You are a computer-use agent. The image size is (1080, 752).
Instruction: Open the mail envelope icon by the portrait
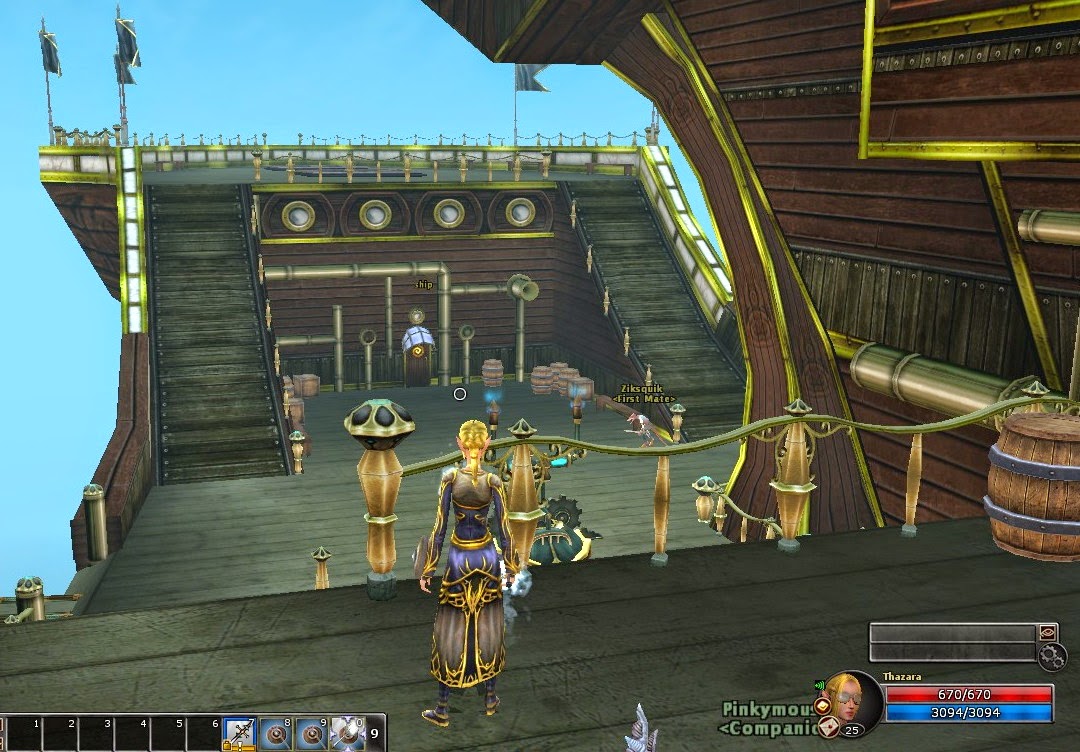(827, 728)
